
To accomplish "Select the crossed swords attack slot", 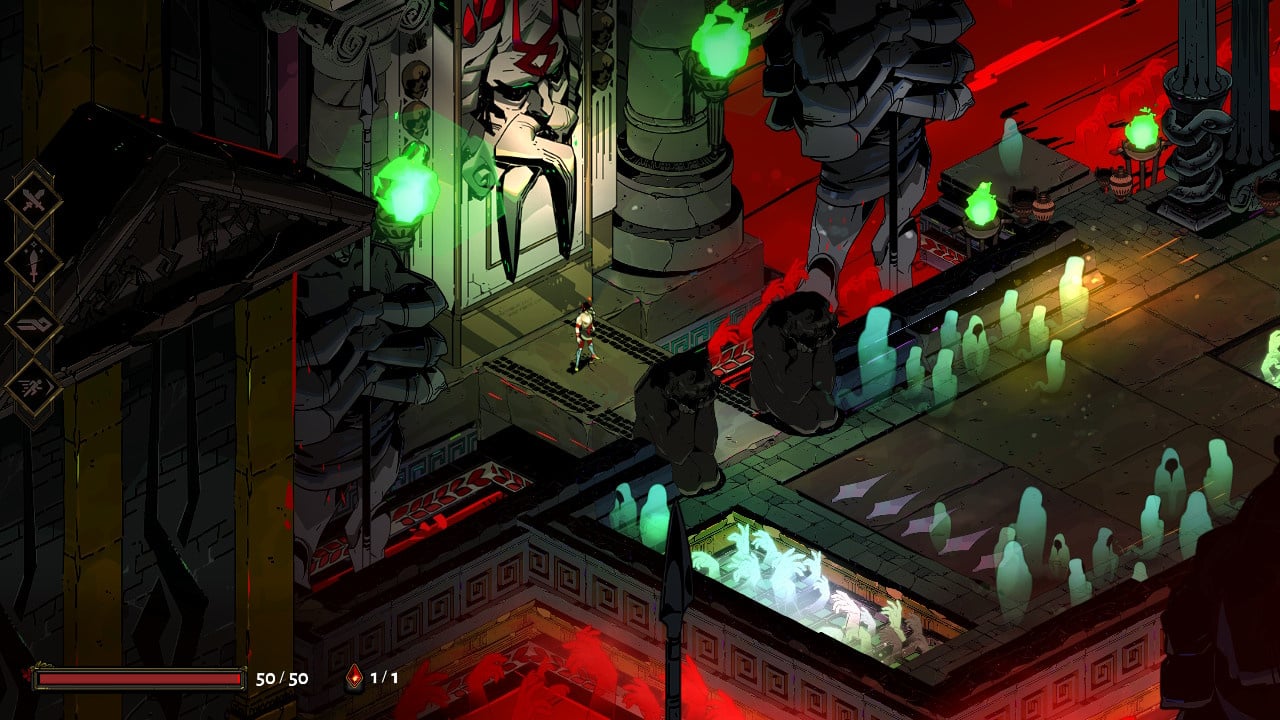I will (33, 200).
